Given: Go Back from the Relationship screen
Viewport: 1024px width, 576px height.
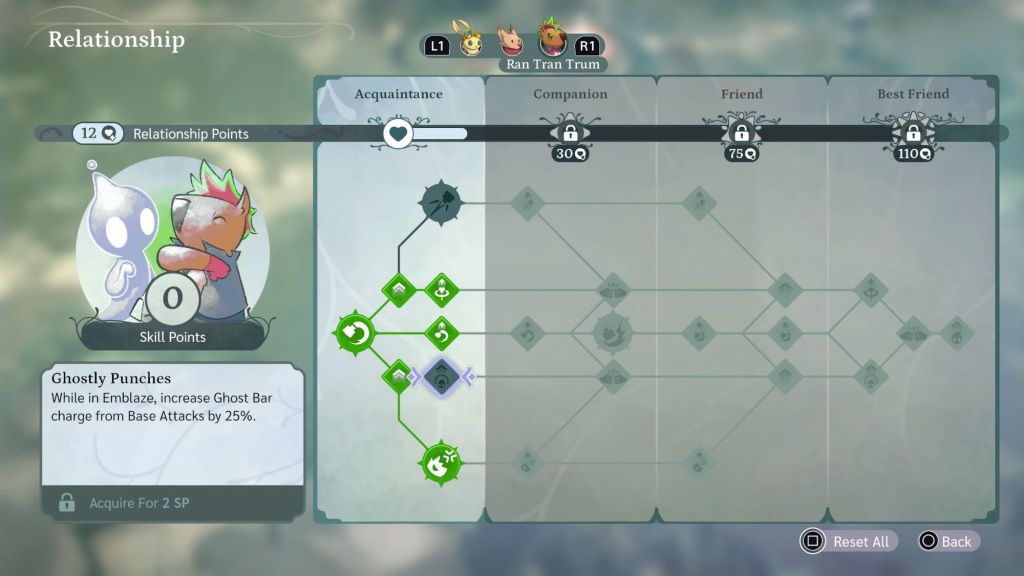Looking at the screenshot, I should (945, 541).
